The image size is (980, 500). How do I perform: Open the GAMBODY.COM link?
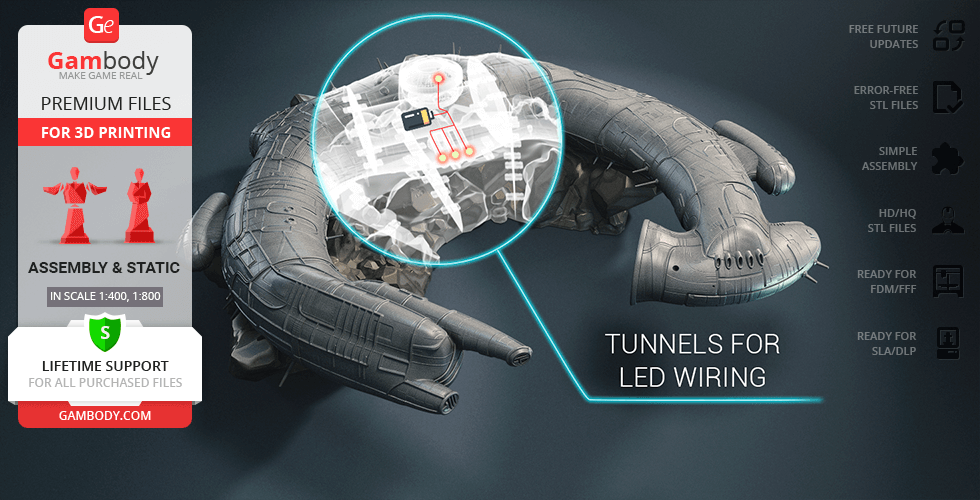(104, 414)
